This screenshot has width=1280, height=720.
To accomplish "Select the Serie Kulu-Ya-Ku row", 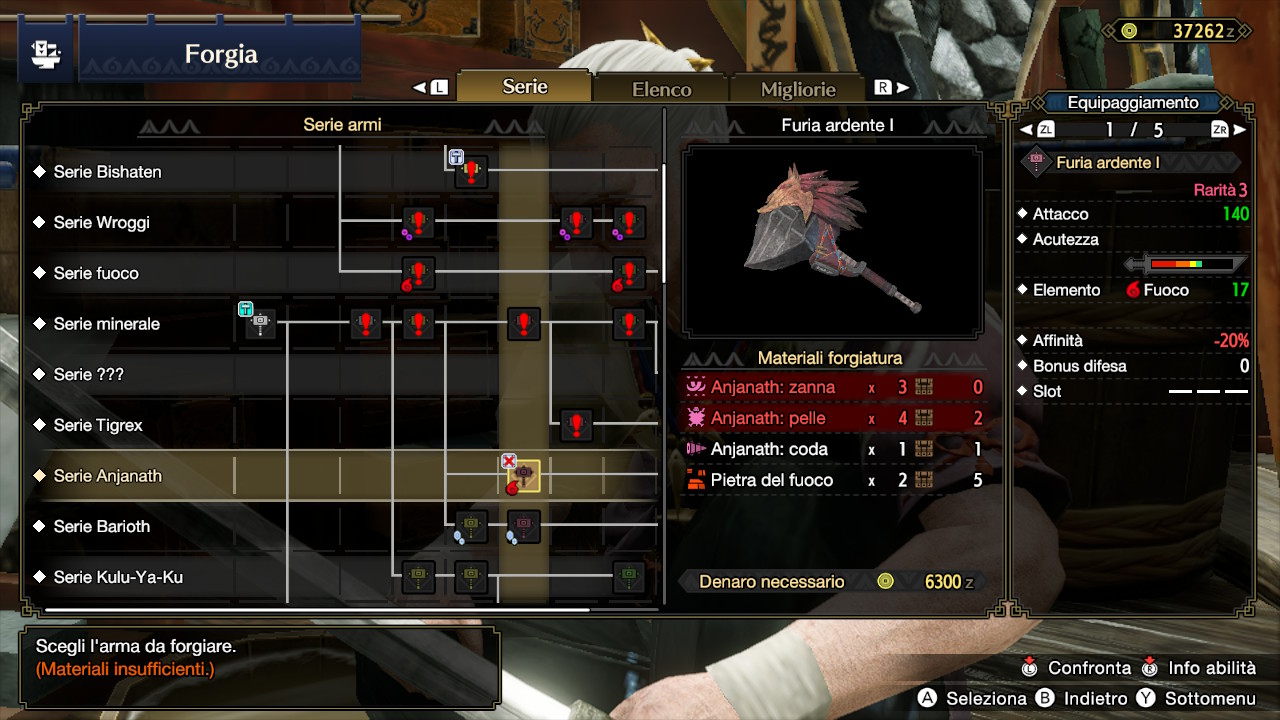I will [118, 577].
